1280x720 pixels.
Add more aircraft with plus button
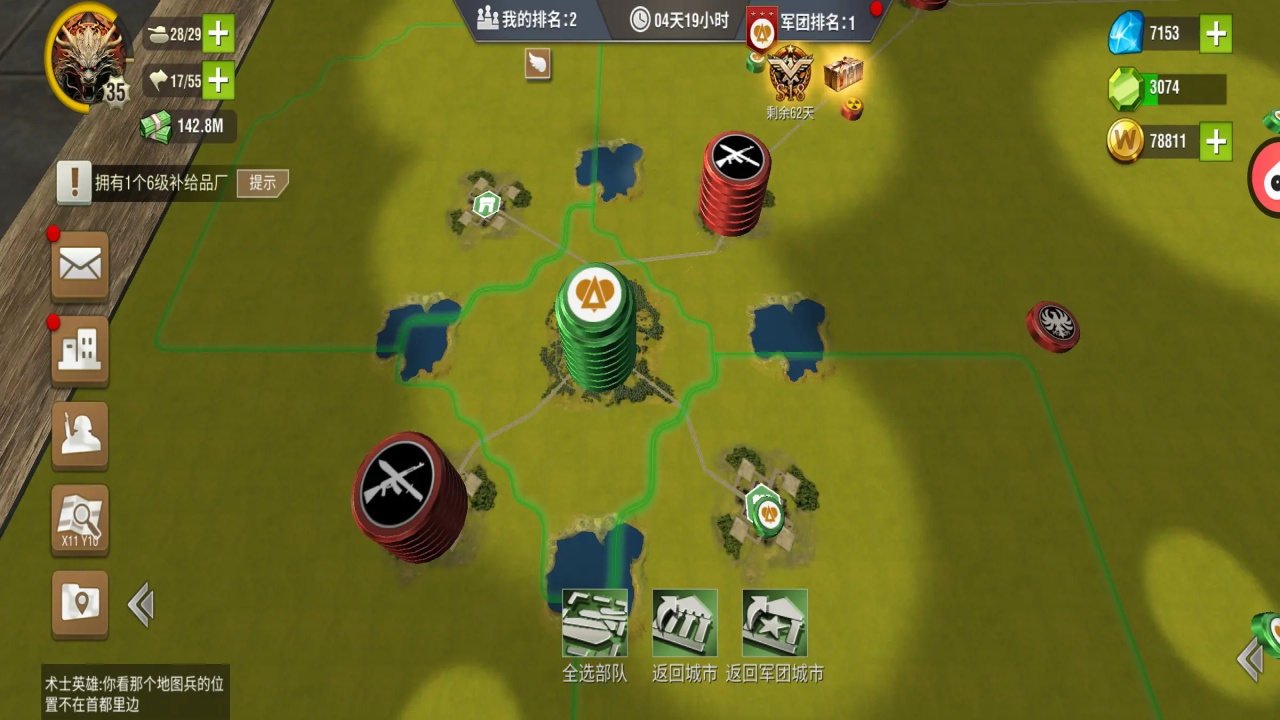click(218, 80)
